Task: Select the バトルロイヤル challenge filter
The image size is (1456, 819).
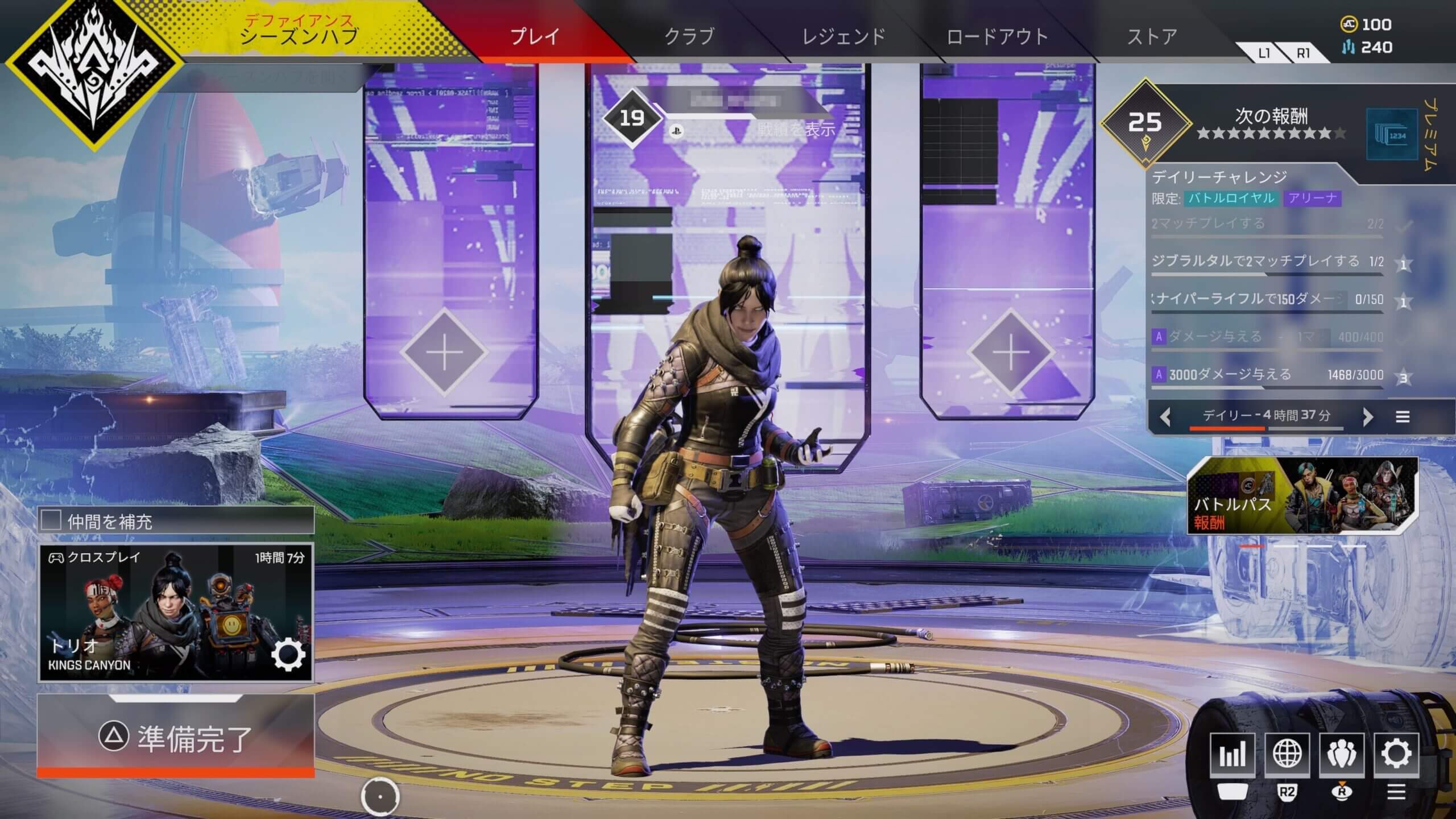Action: point(1231,198)
